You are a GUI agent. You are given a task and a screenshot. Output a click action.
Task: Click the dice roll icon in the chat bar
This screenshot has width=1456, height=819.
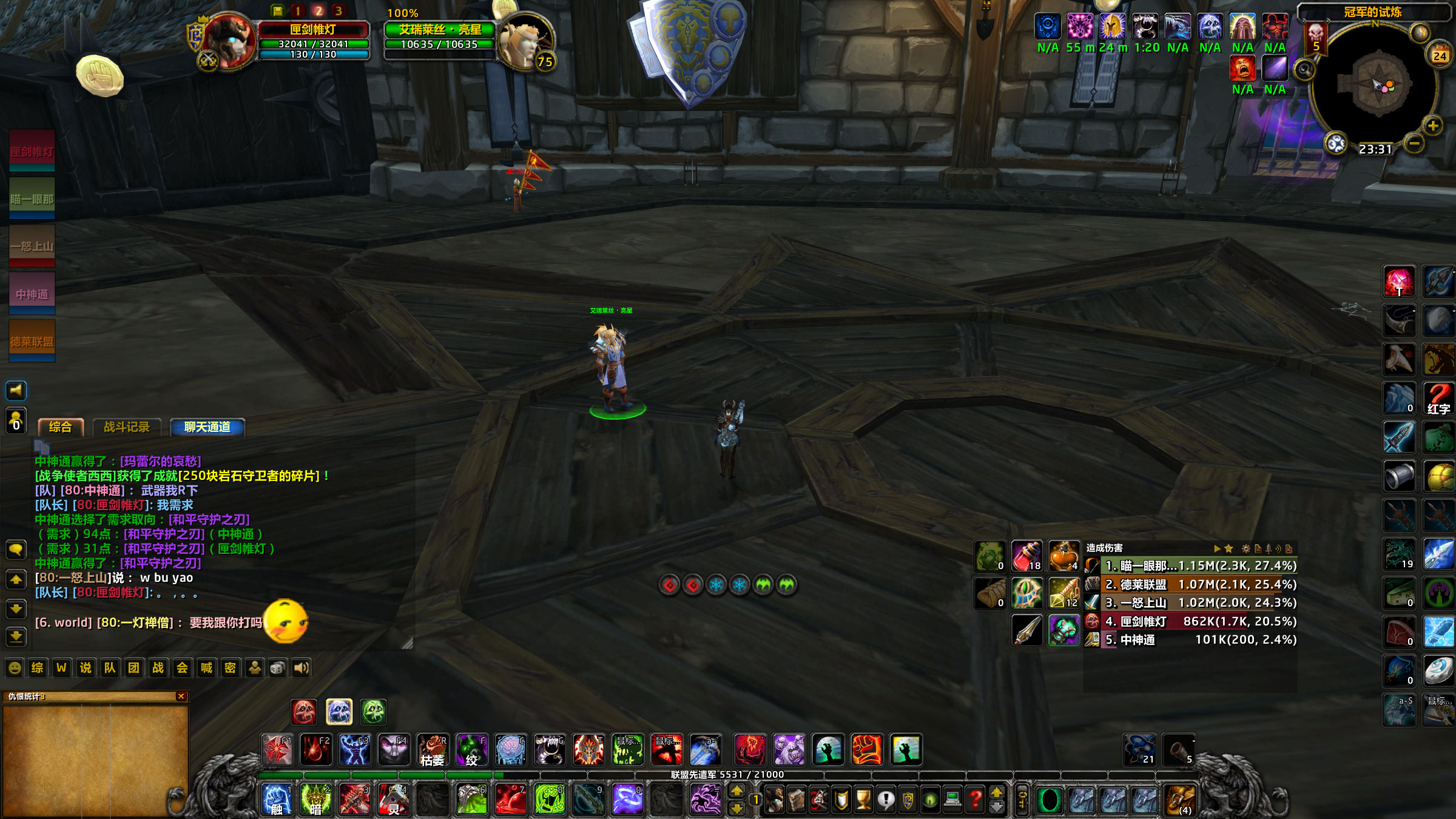(277, 668)
